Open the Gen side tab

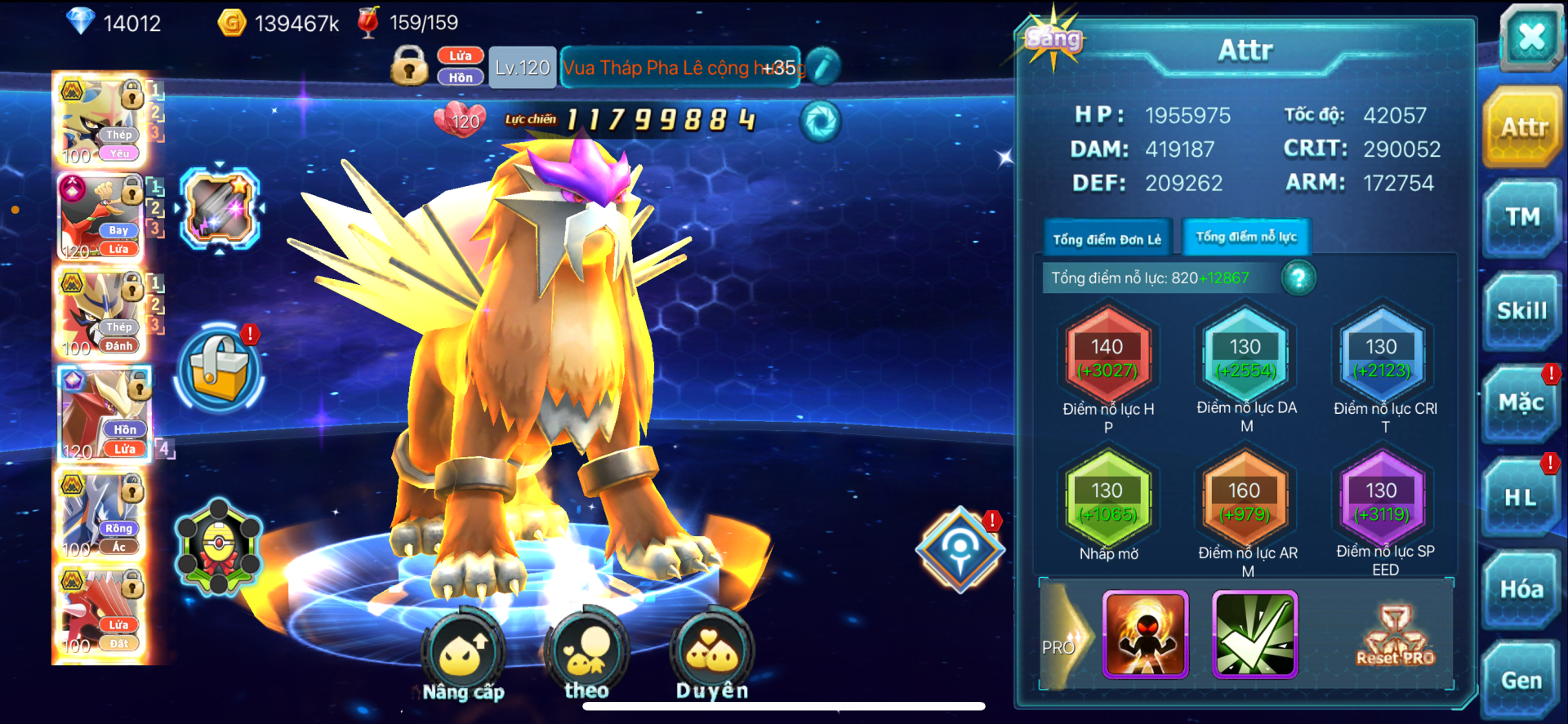(1521, 681)
